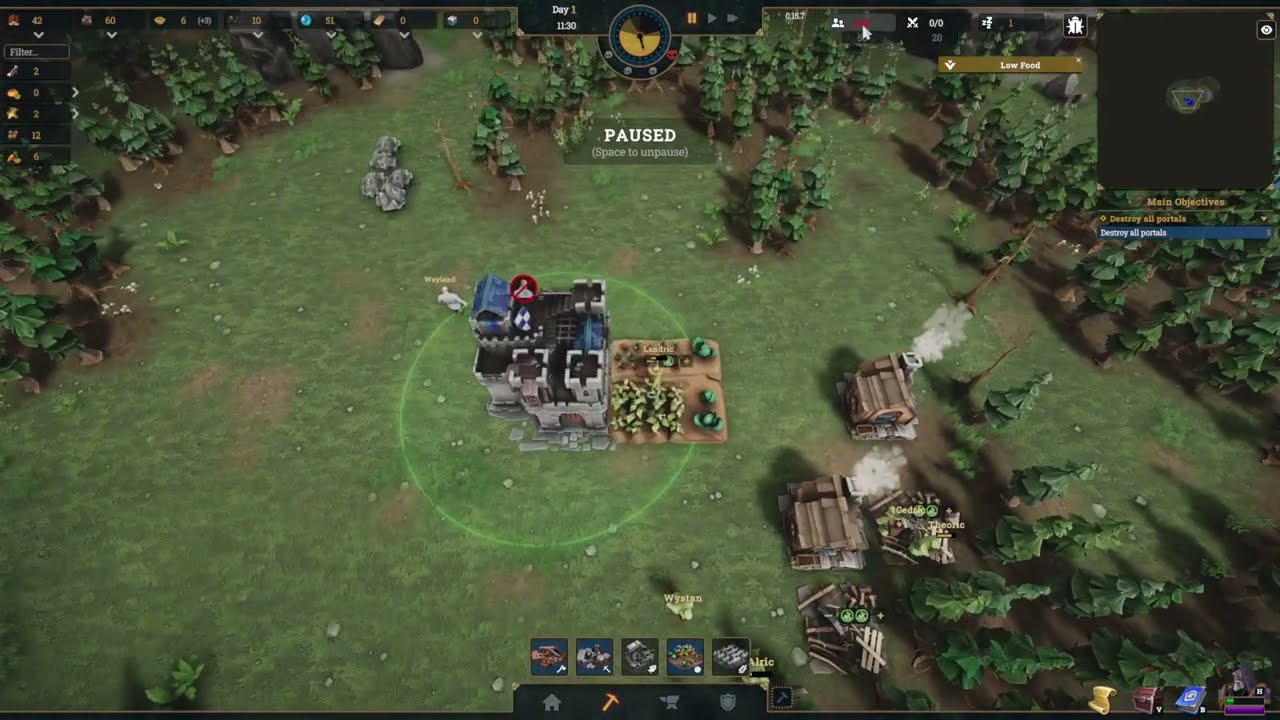Activate the fast-forward speed button

[732, 18]
